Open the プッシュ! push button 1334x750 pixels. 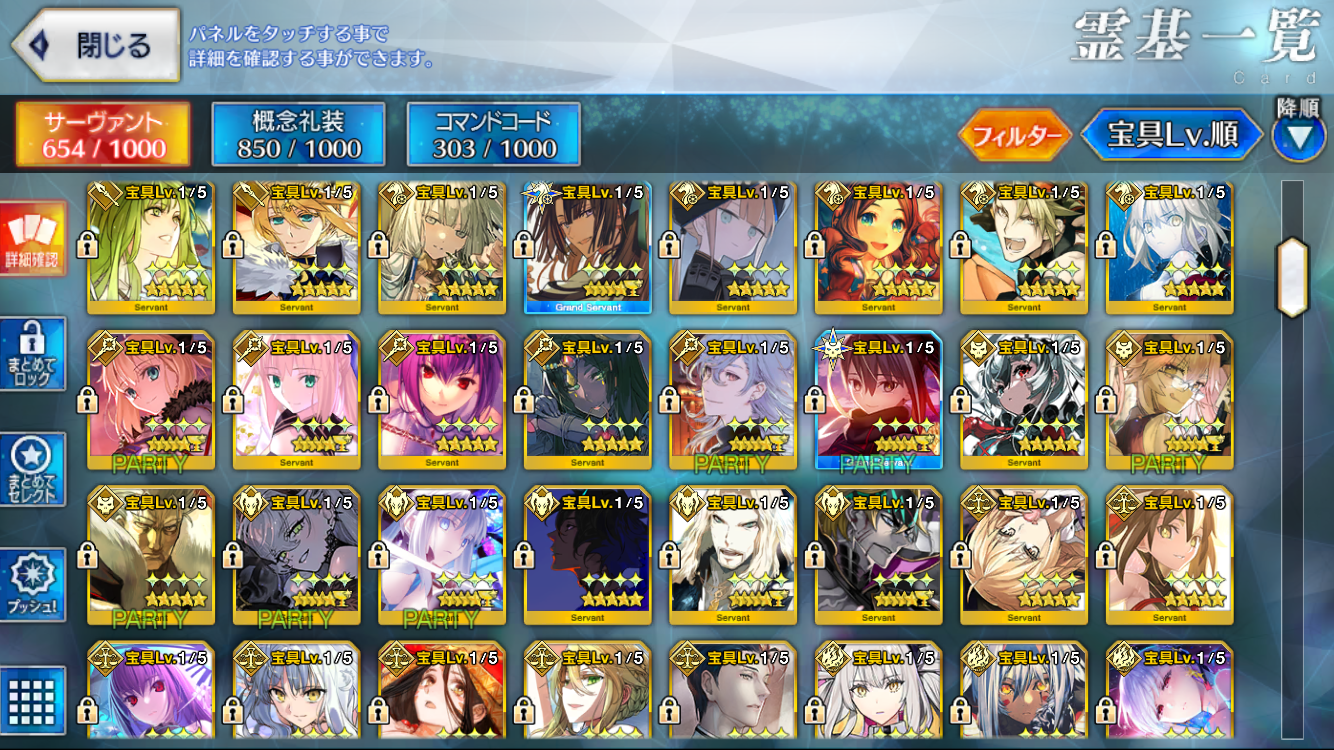pos(33,585)
